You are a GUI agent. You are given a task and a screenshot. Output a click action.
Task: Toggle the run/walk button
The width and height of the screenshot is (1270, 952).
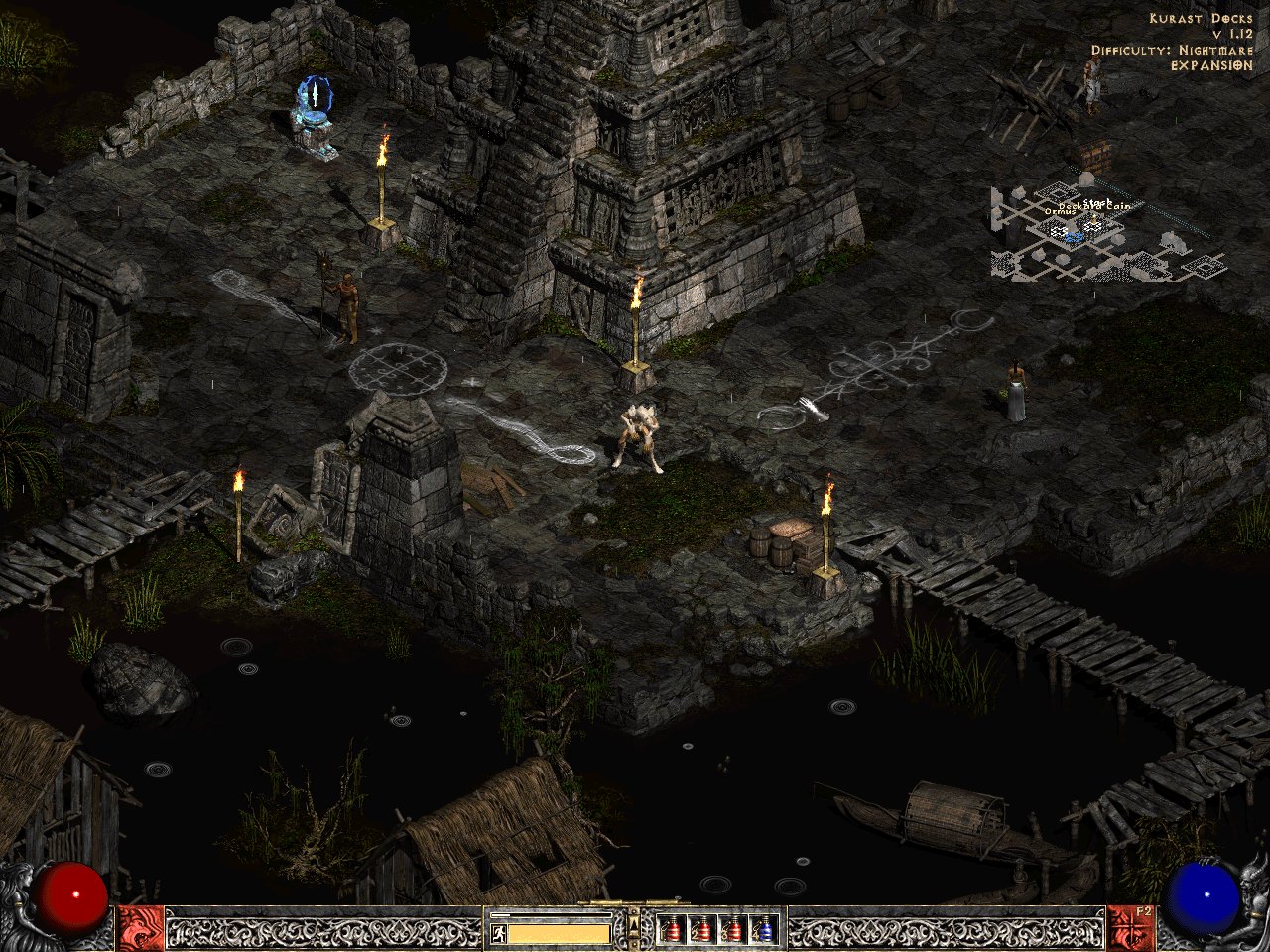point(496,933)
